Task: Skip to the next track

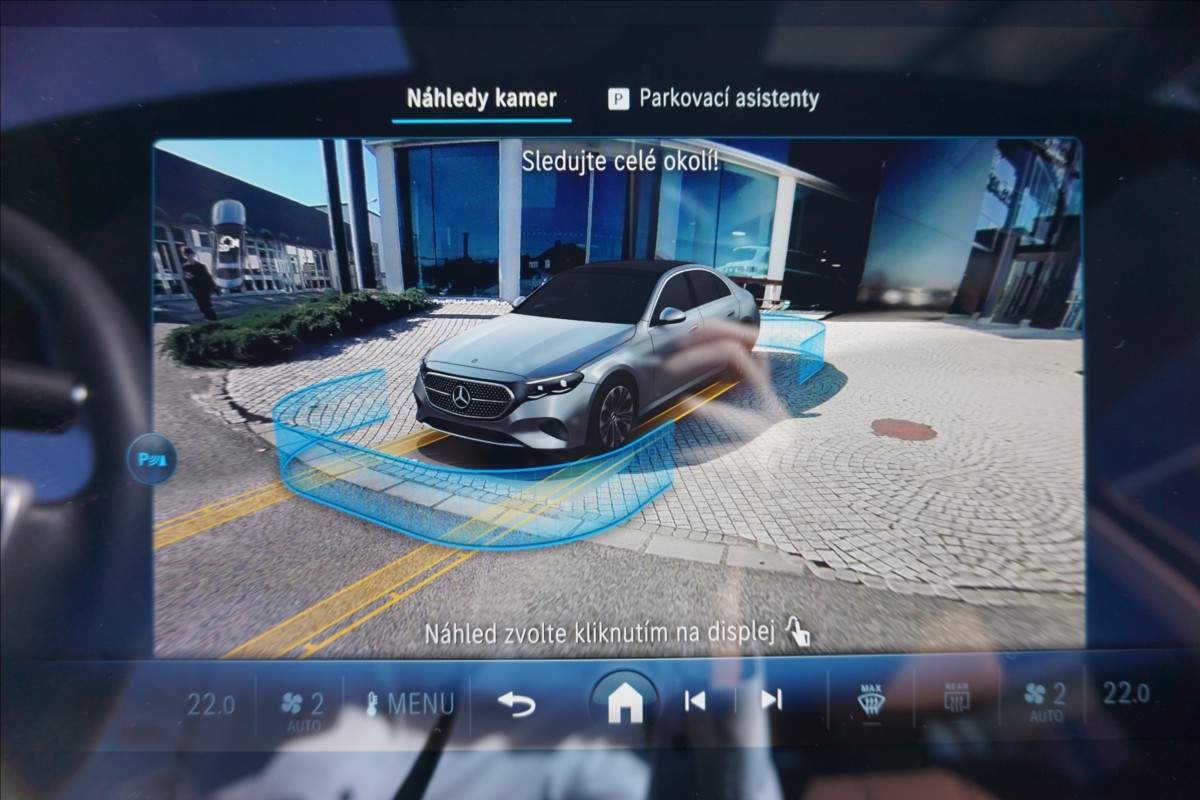Action: point(771,701)
